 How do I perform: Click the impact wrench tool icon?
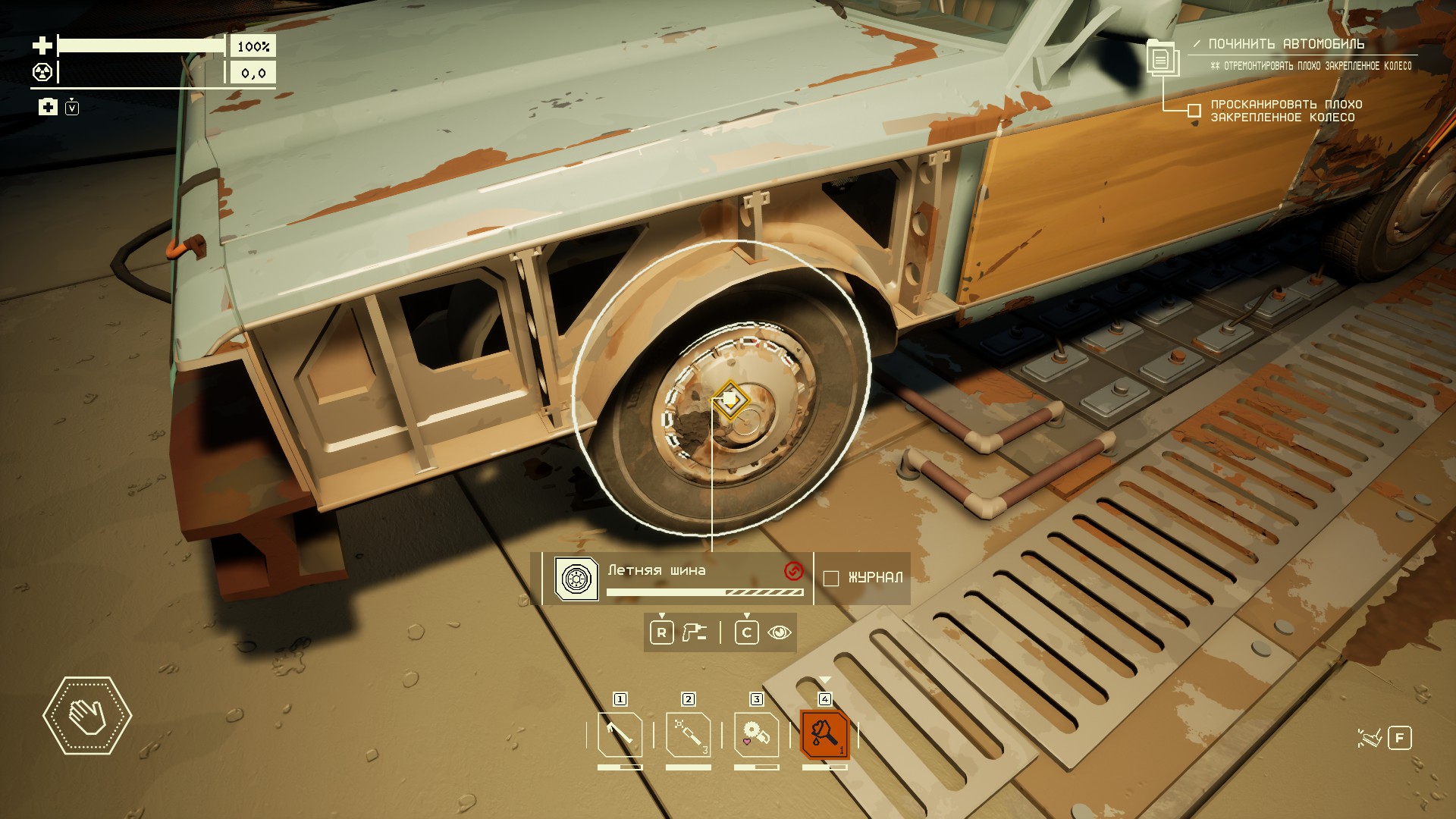(x=694, y=632)
